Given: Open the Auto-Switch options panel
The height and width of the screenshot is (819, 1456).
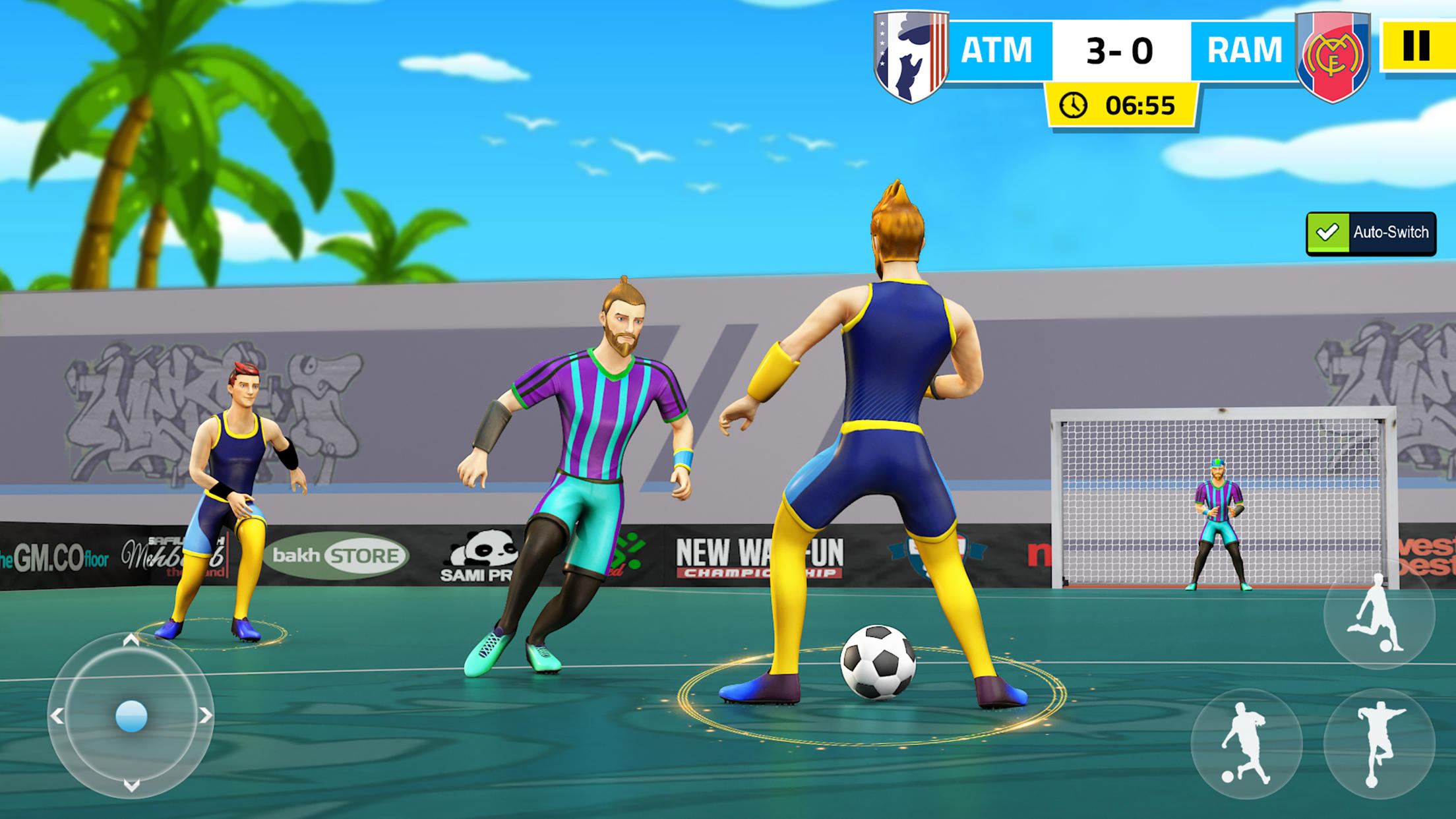Looking at the screenshot, I should 1372,233.
